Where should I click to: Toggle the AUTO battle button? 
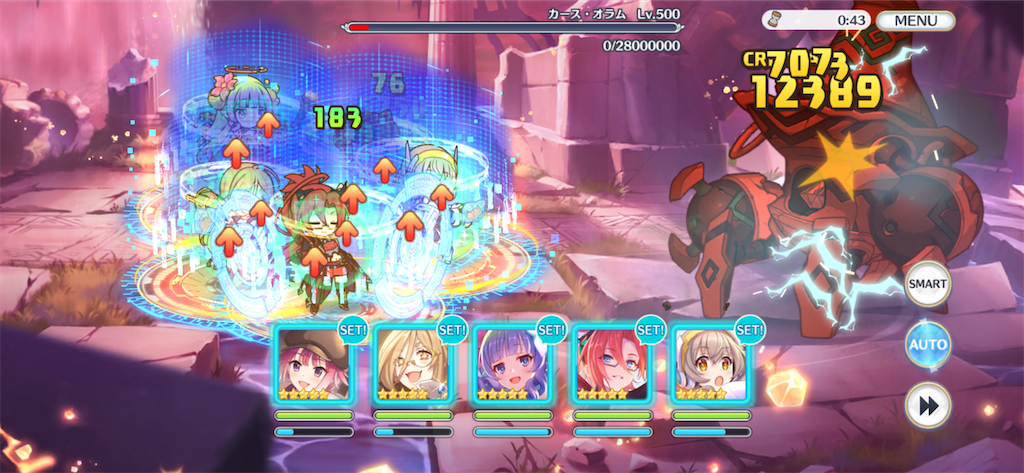click(x=927, y=345)
